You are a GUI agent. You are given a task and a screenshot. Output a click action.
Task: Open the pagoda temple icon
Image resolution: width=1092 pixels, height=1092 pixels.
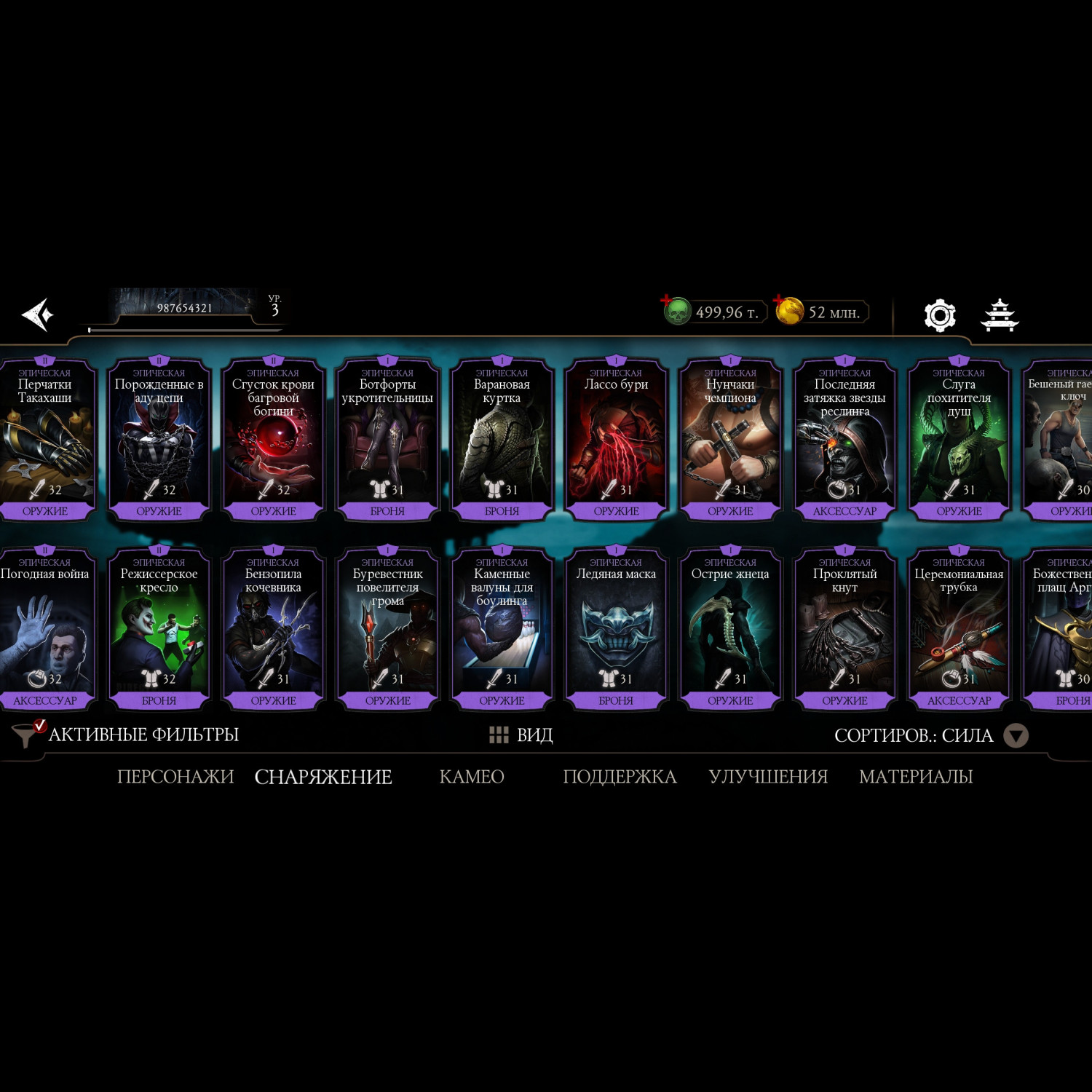(x=1000, y=315)
